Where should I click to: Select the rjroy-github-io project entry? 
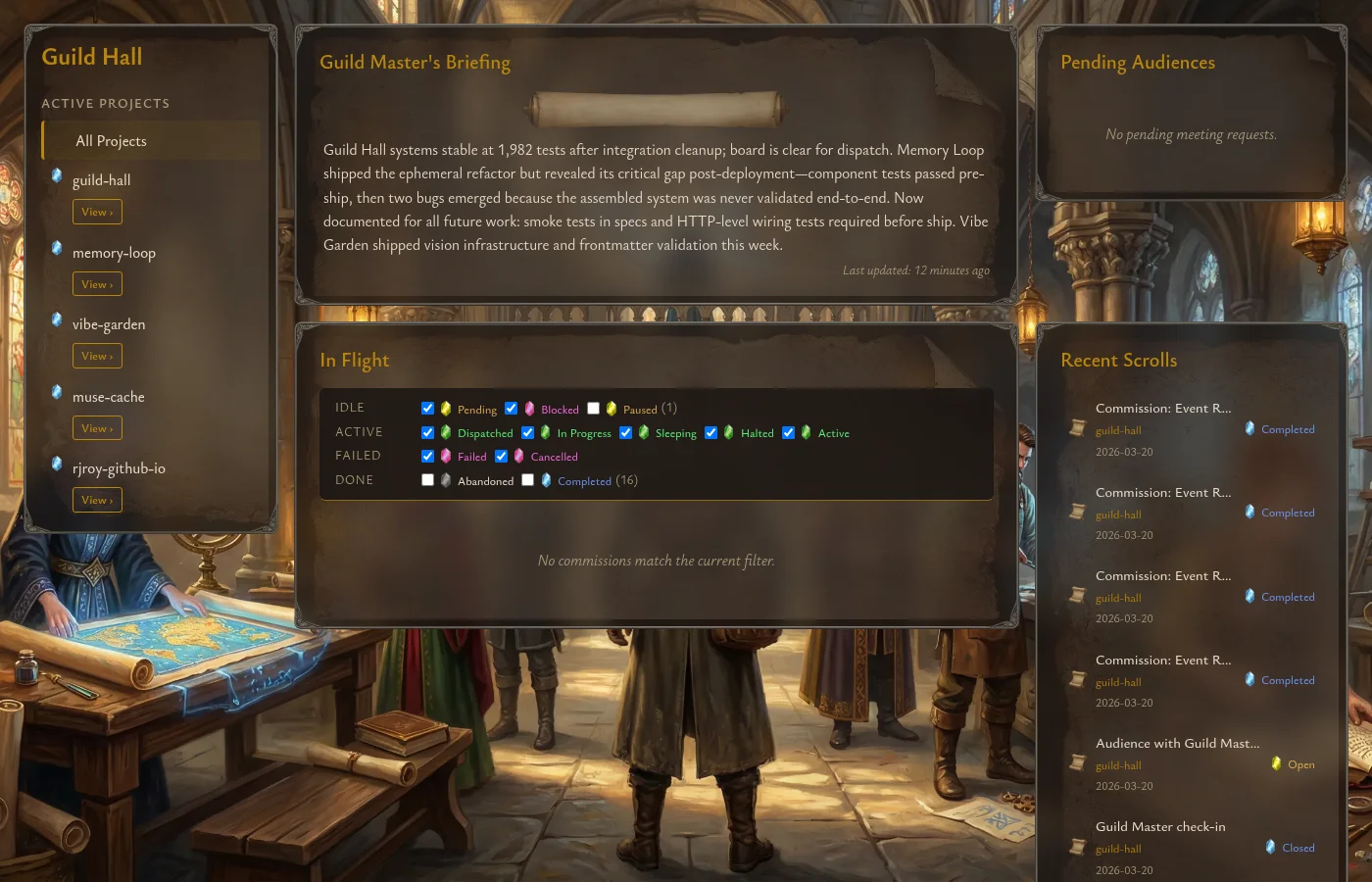(x=119, y=468)
